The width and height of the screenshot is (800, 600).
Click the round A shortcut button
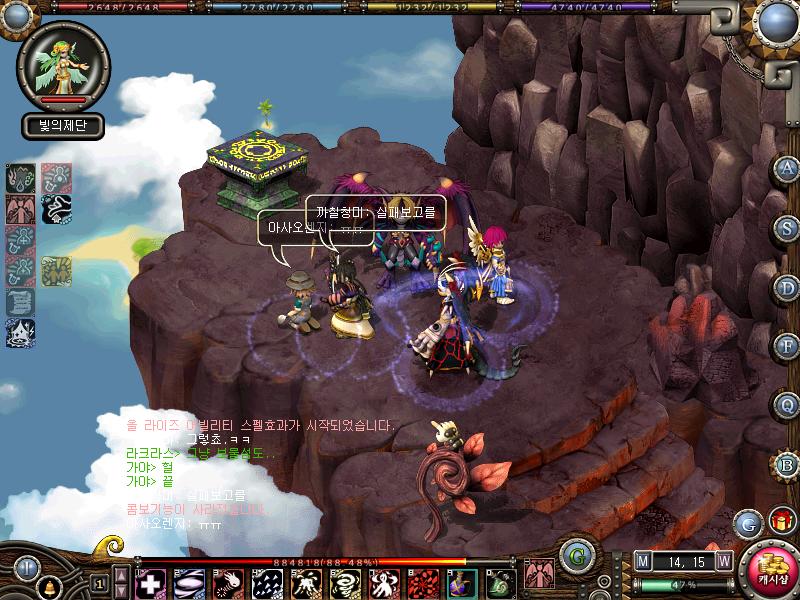pyautogui.click(x=788, y=167)
